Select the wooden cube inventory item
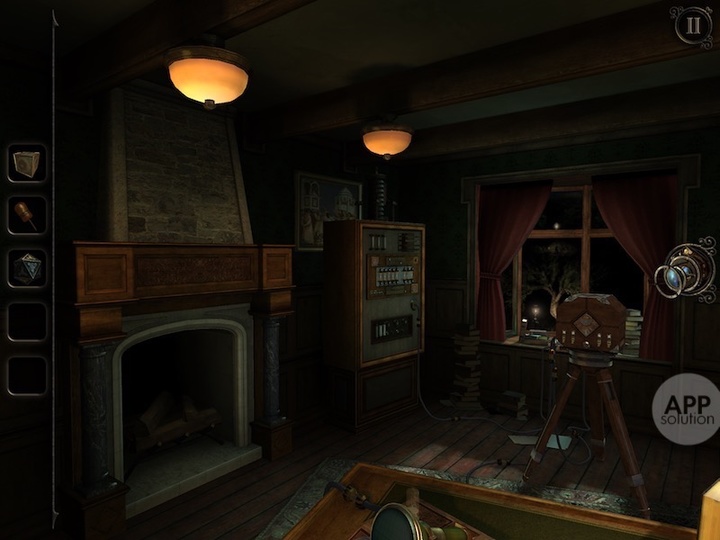Screen dimensions: 720x540 pyautogui.click(x=27, y=162)
